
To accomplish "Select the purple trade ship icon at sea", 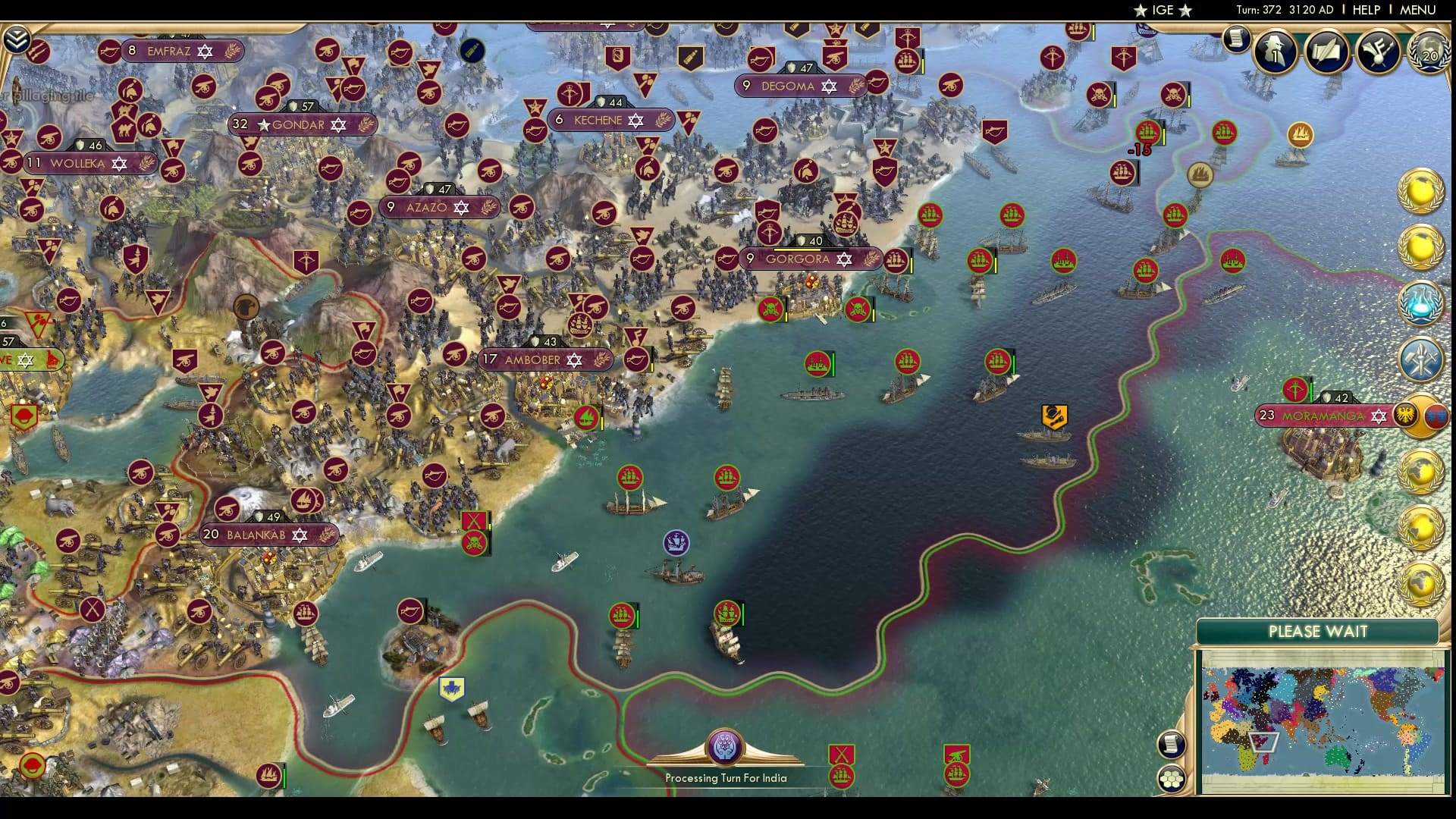I will pos(677,541).
